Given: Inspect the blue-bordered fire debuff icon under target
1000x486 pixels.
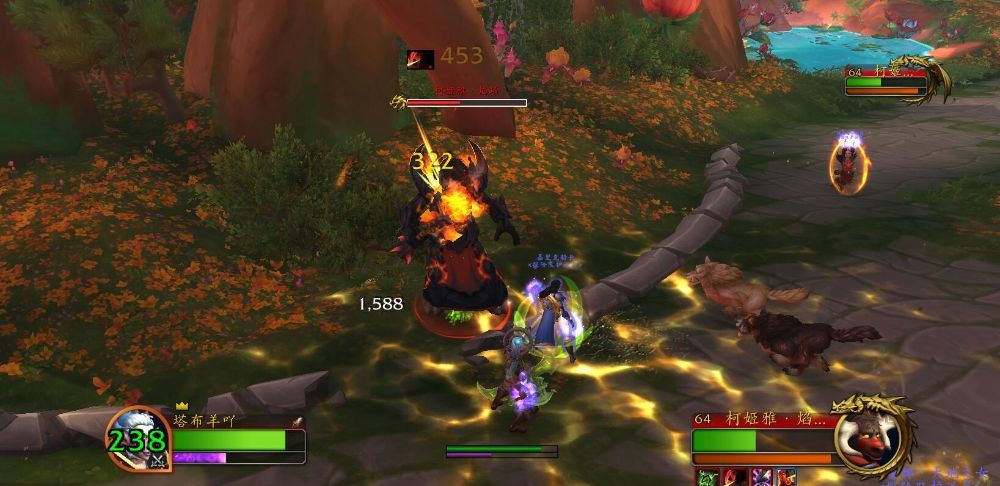Looking at the screenshot, I should [x=786, y=478].
